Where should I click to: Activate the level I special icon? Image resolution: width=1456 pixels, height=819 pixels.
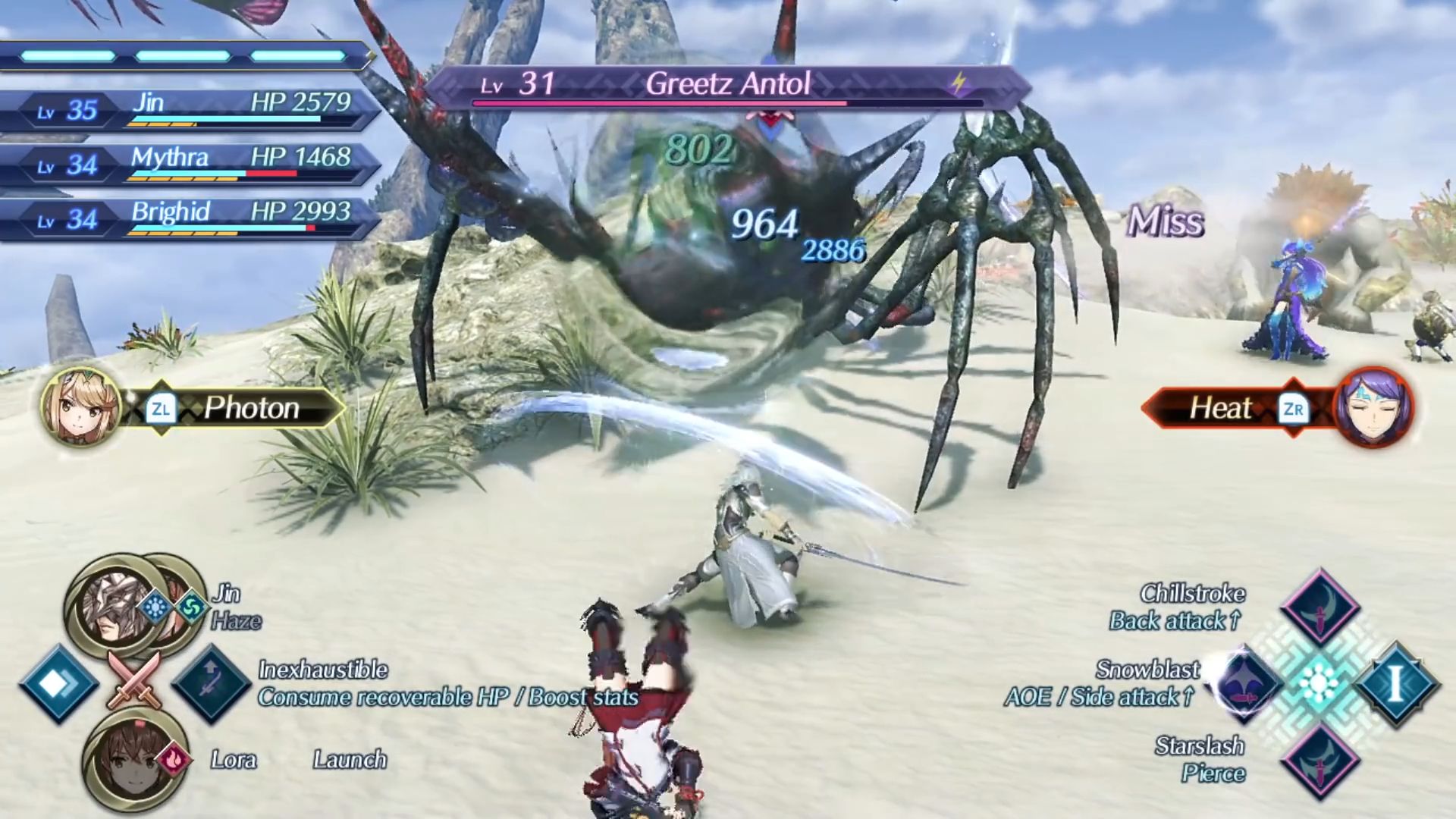point(1395,684)
